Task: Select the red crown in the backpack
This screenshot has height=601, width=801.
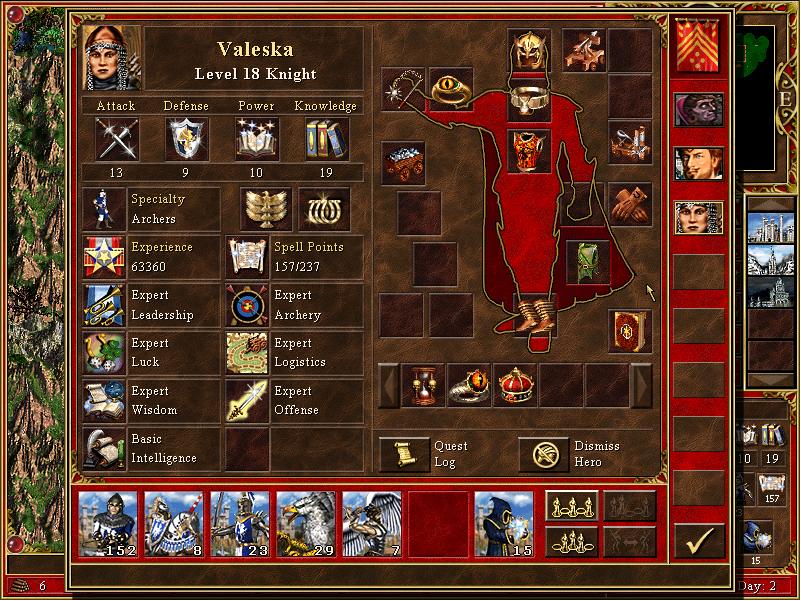Action: pos(515,385)
